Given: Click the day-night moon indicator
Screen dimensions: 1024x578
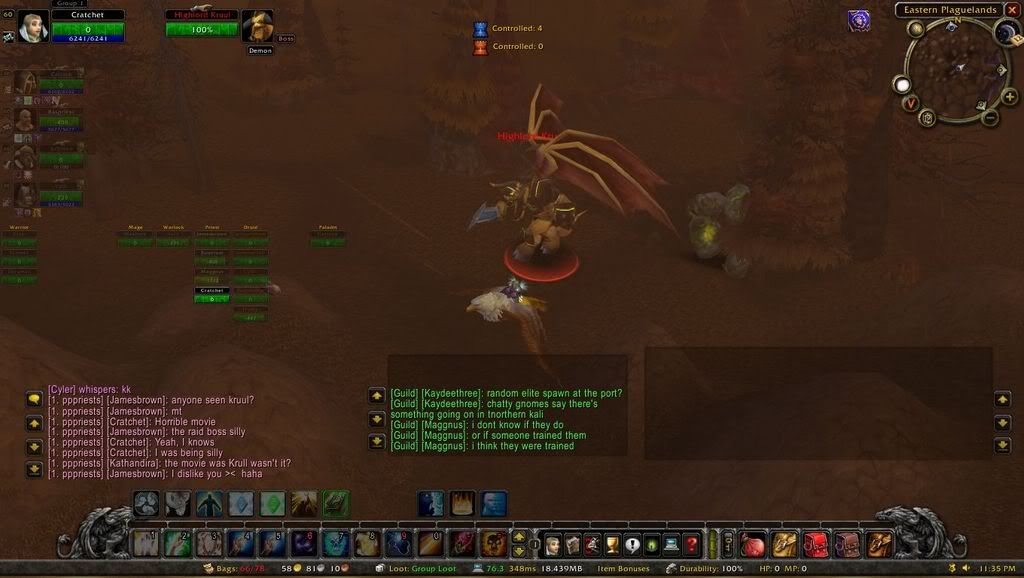Looking at the screenshot, I should pyautogui.click(x=1006, y=33).
